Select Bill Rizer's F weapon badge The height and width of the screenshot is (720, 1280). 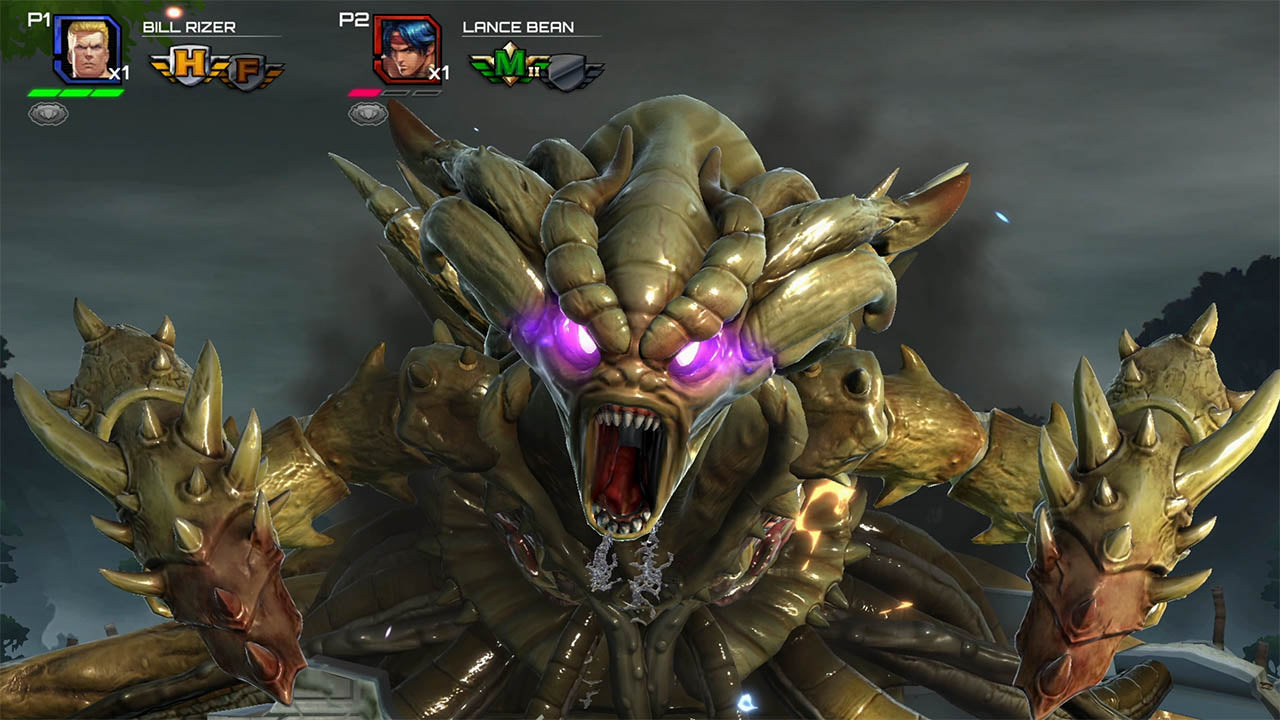pos(246,67)
